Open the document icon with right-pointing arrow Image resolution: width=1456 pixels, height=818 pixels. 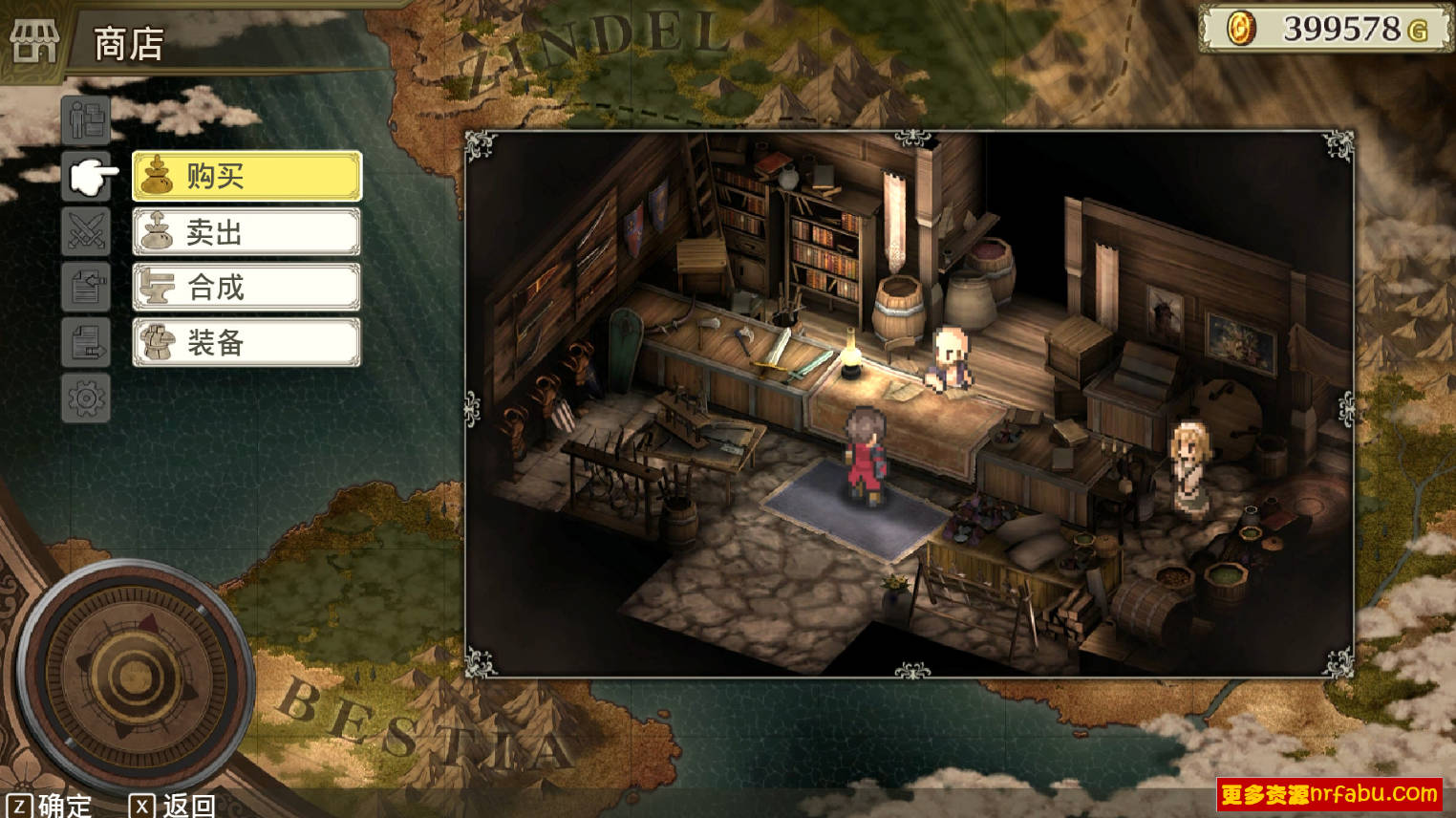click(86, 342)
